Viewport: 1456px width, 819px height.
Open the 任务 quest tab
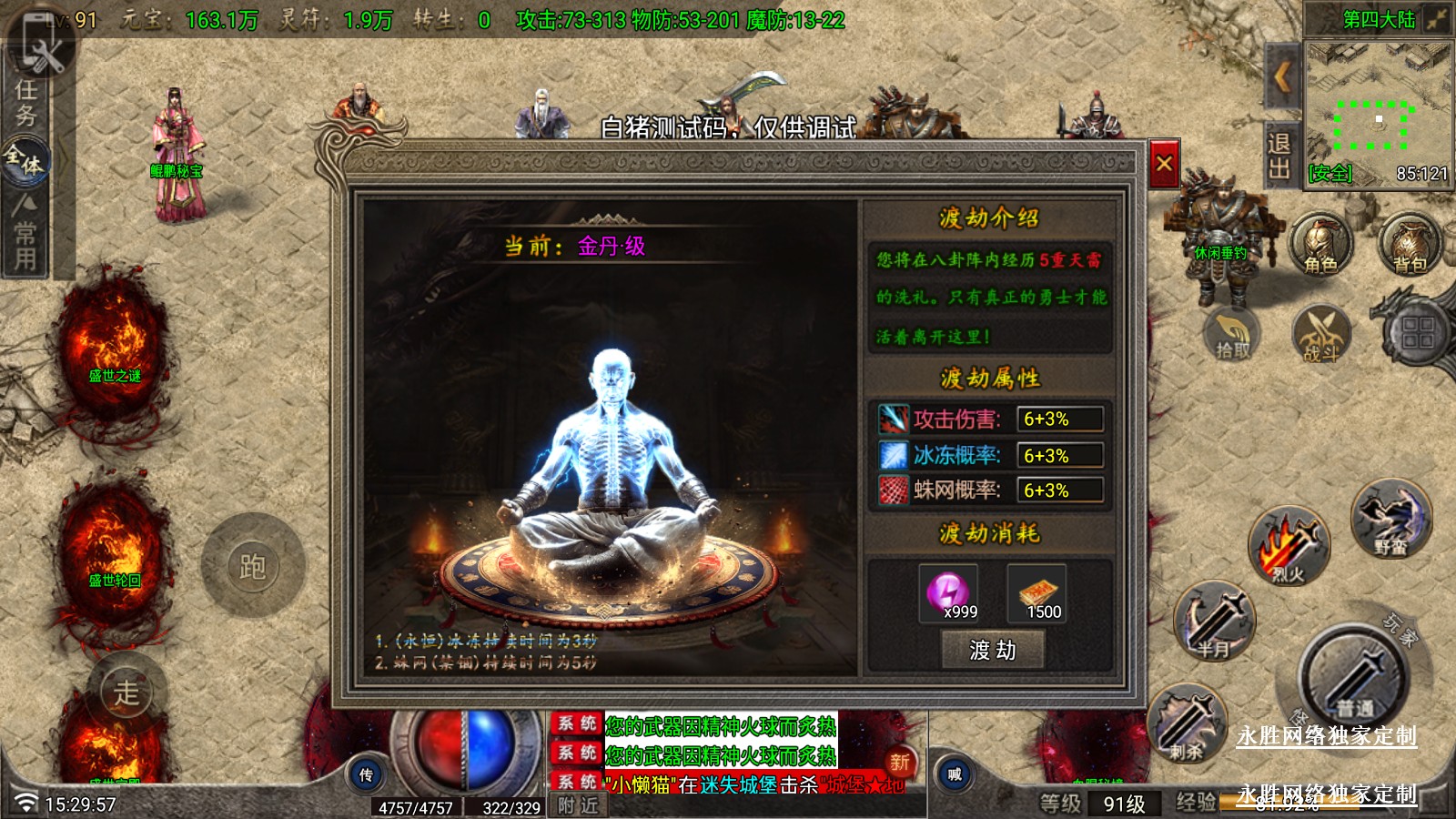pos(26,102)
